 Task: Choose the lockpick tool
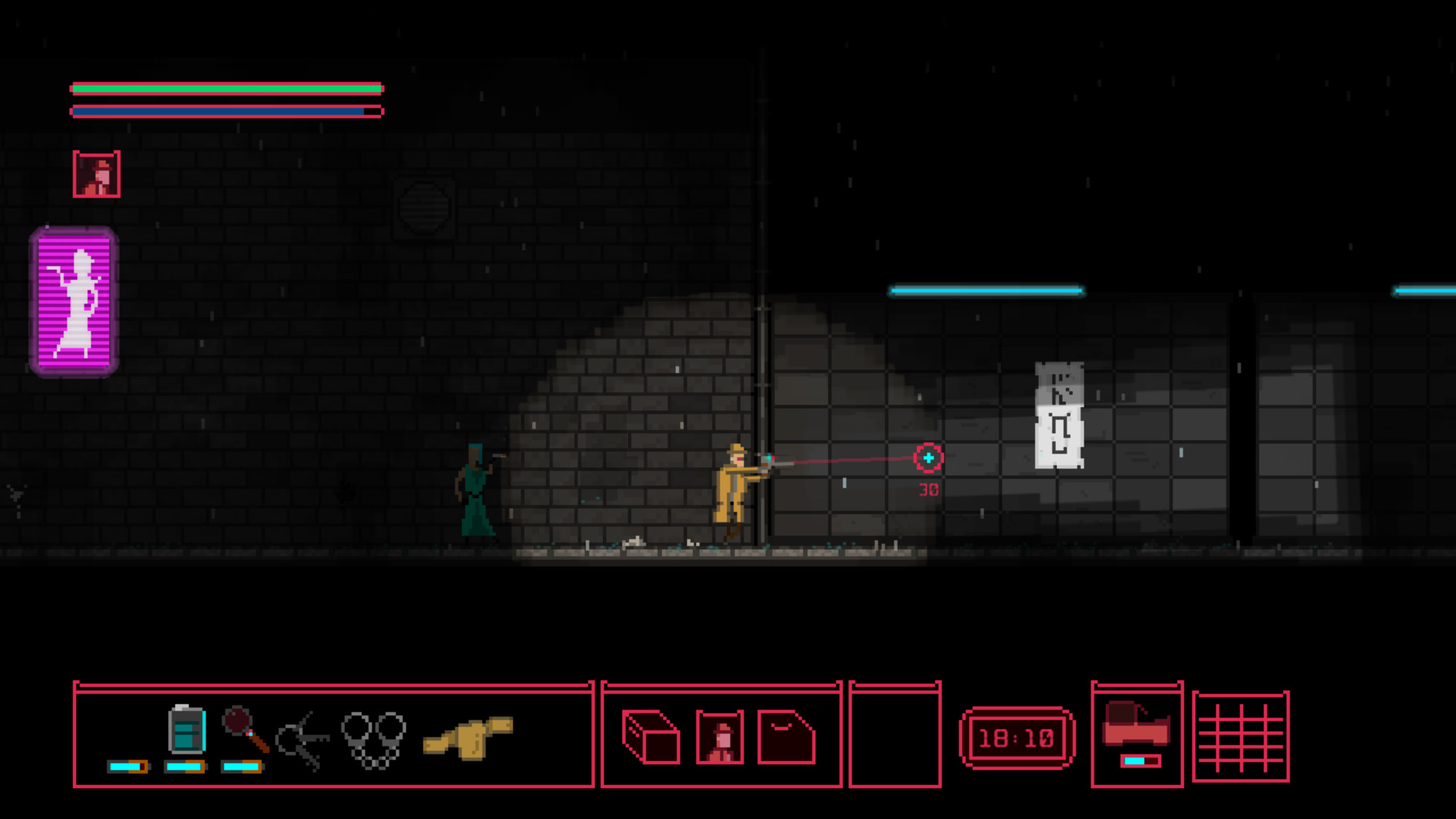point(302,739)
